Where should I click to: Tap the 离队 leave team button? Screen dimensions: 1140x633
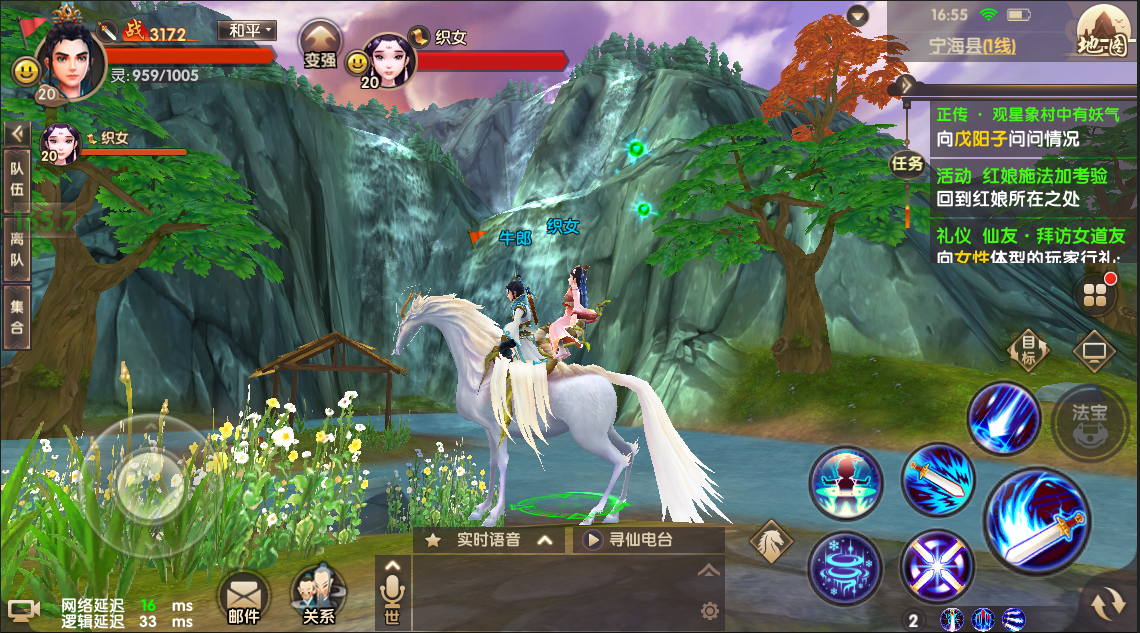(17, 252)
